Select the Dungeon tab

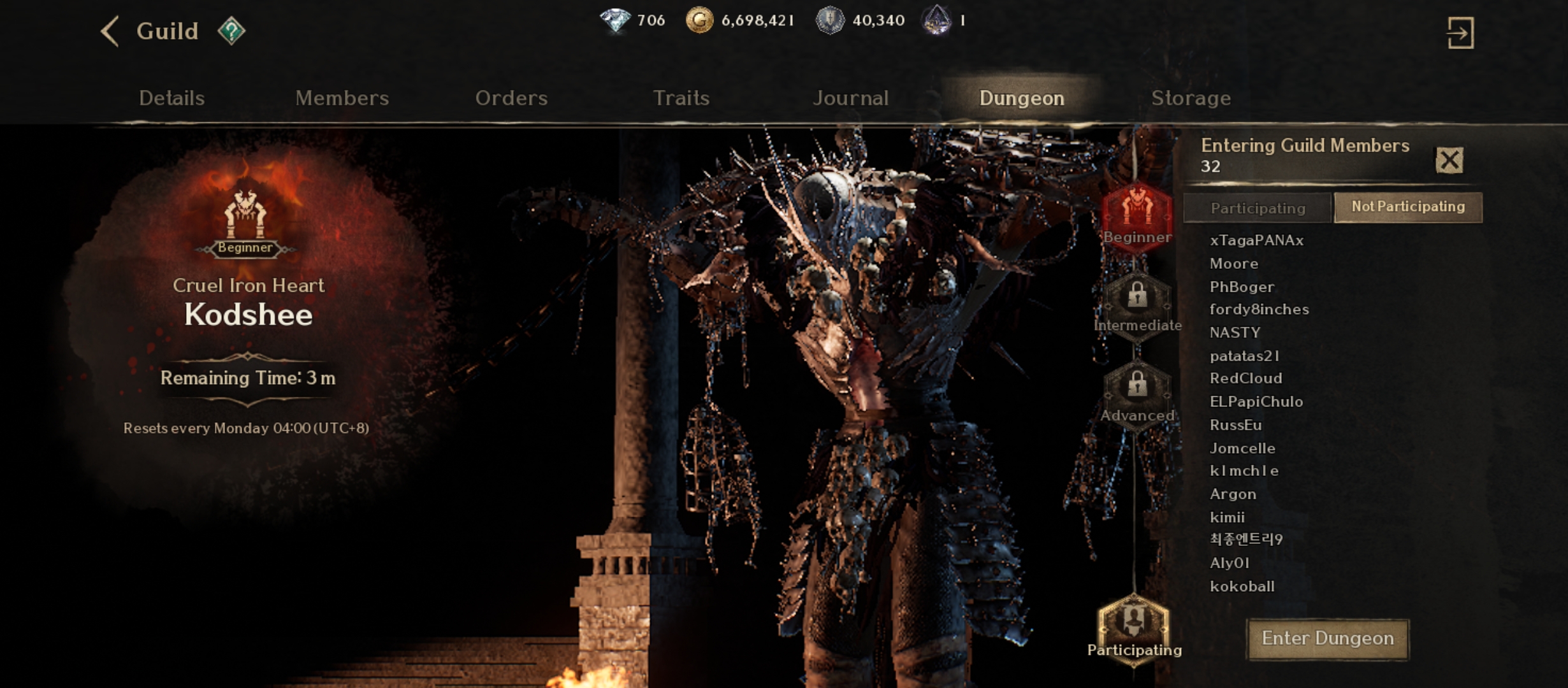1021,98
